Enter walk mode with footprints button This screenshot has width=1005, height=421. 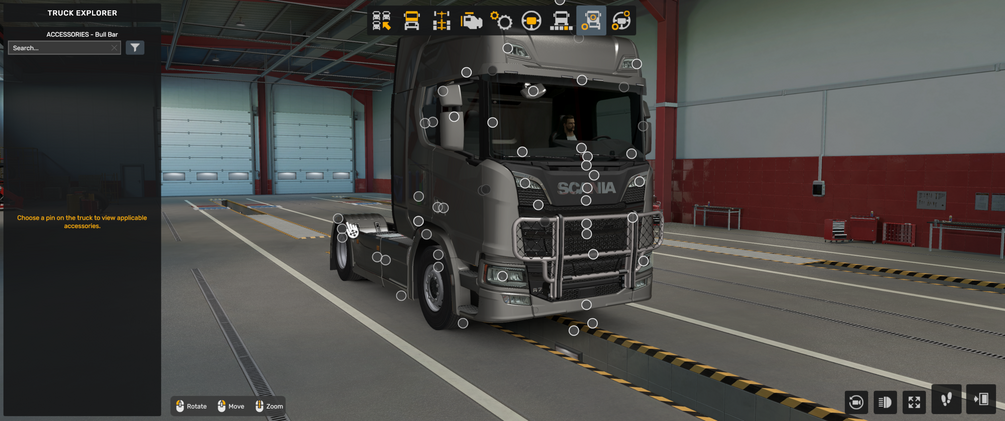pyautogui.click(x=946, y=399)
